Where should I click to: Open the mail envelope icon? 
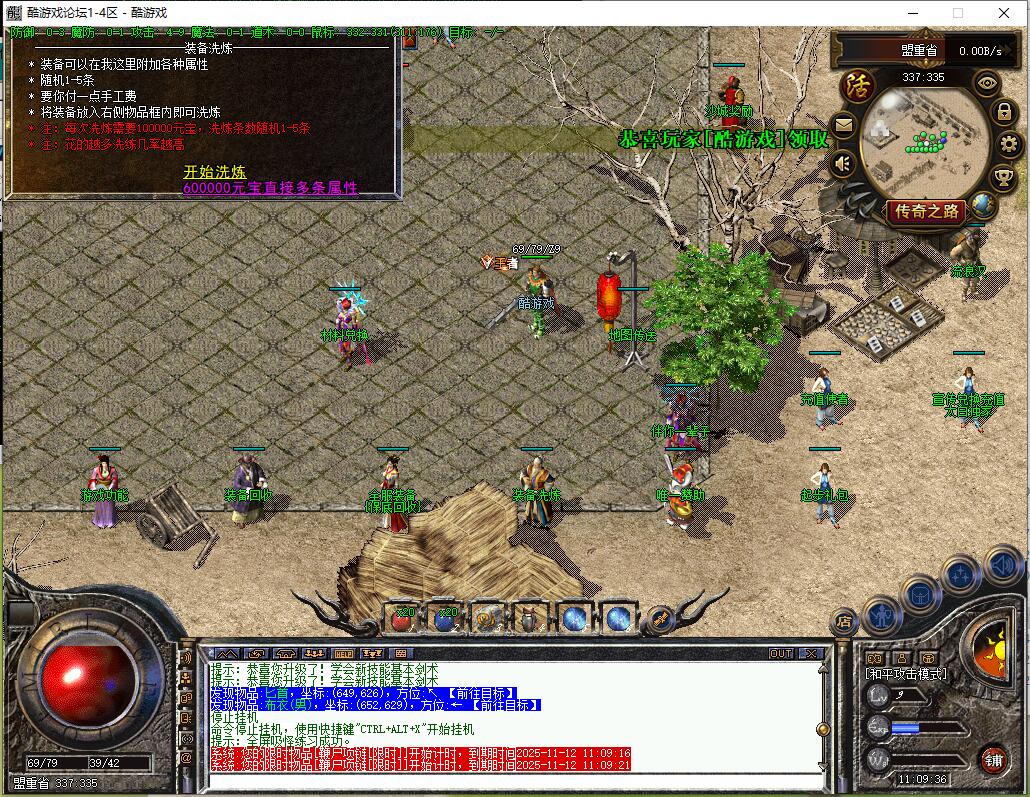click(x=844, y=126)
